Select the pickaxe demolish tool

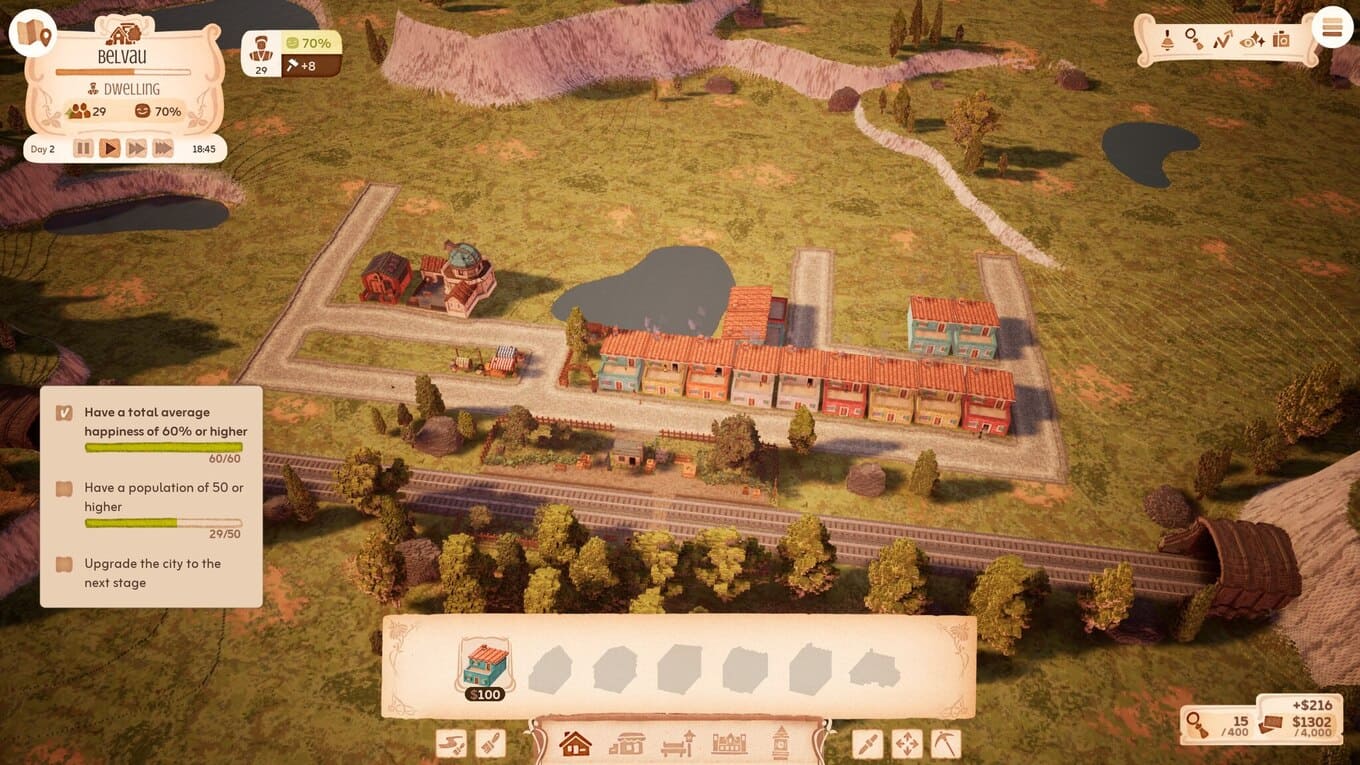point(945,744)
